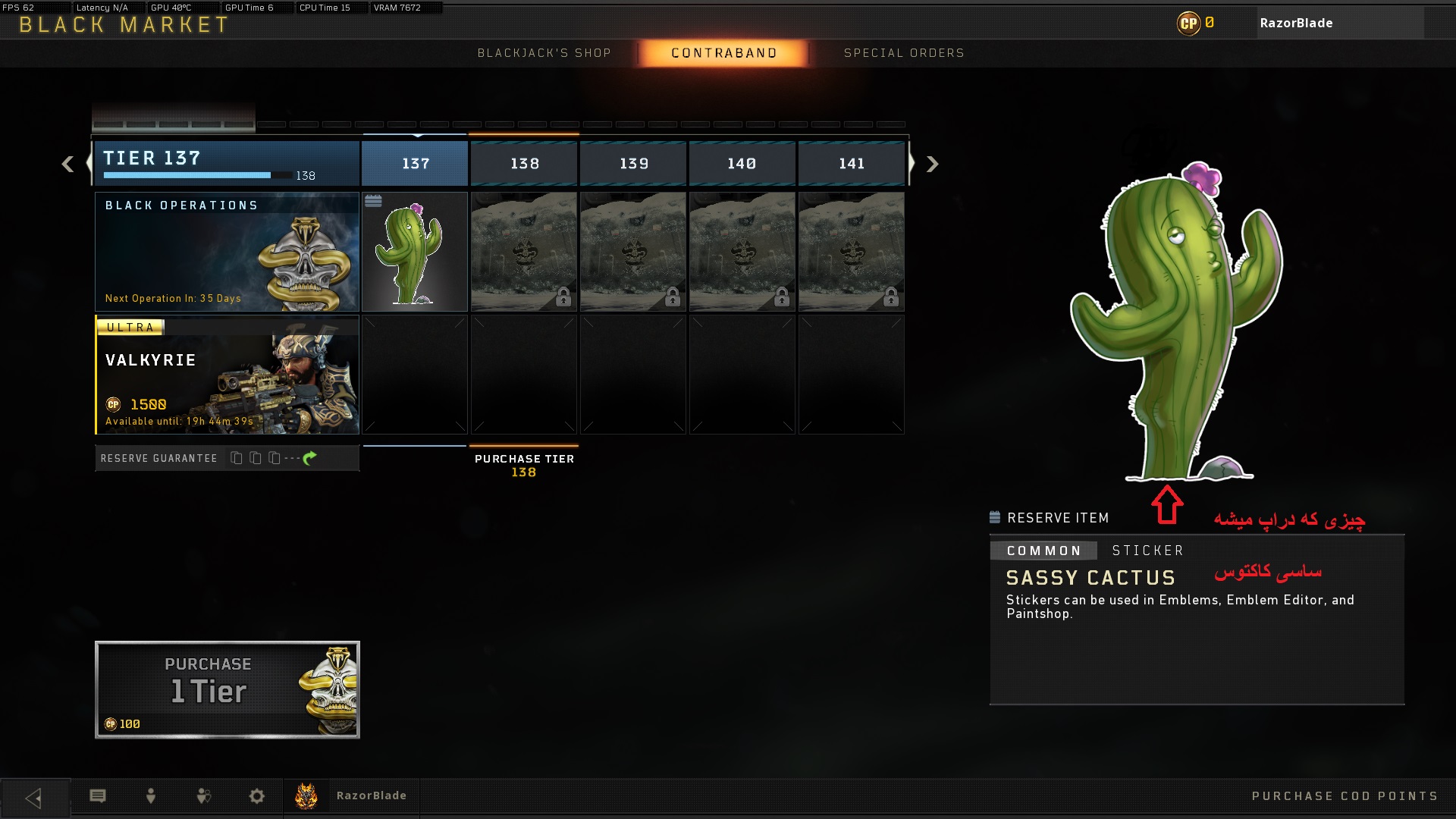
Task: Click Purchase Tier 138 button
Action: (x=523, y=464)
